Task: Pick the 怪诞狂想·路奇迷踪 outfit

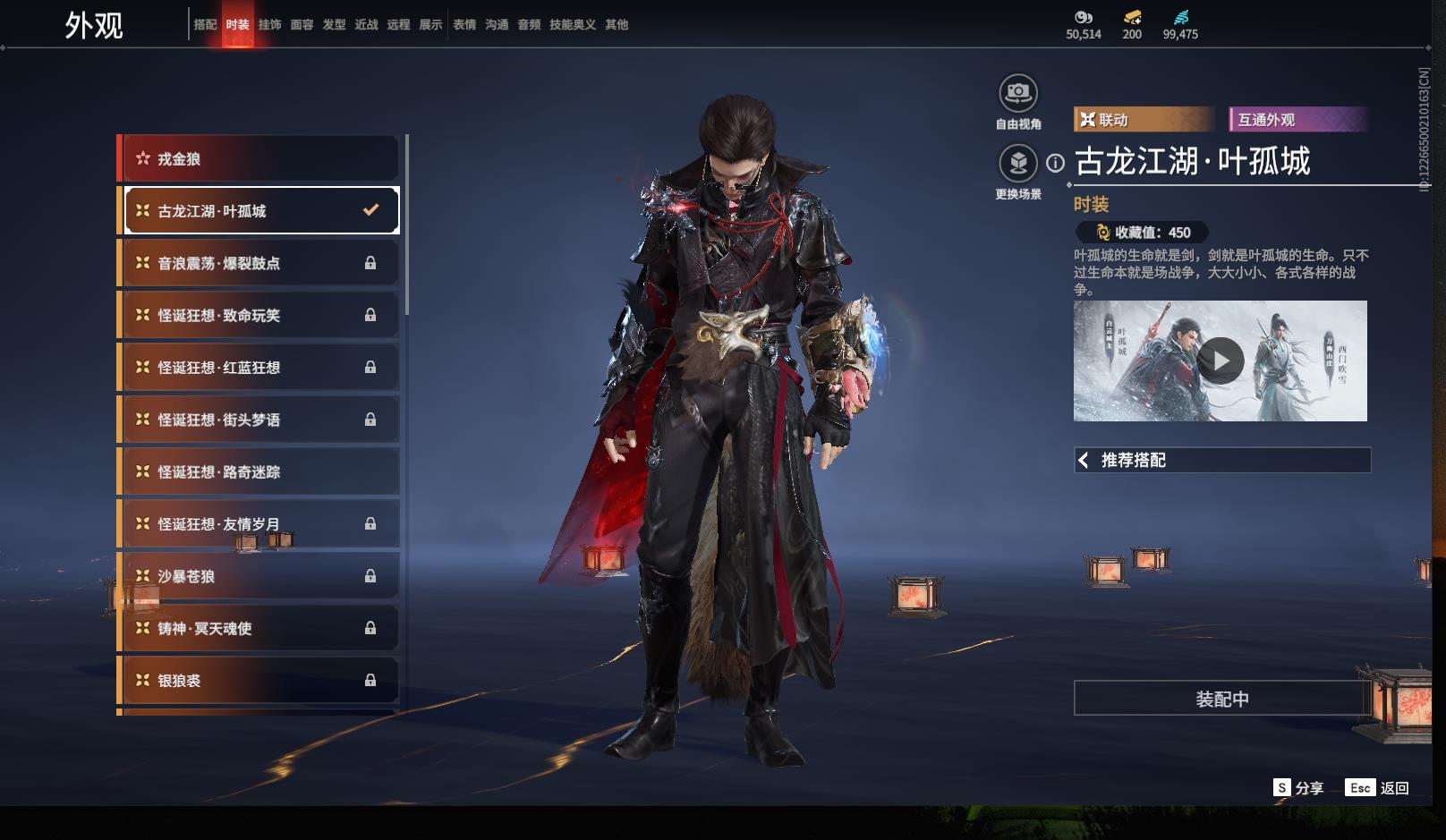Action: [x=259, y=471]
